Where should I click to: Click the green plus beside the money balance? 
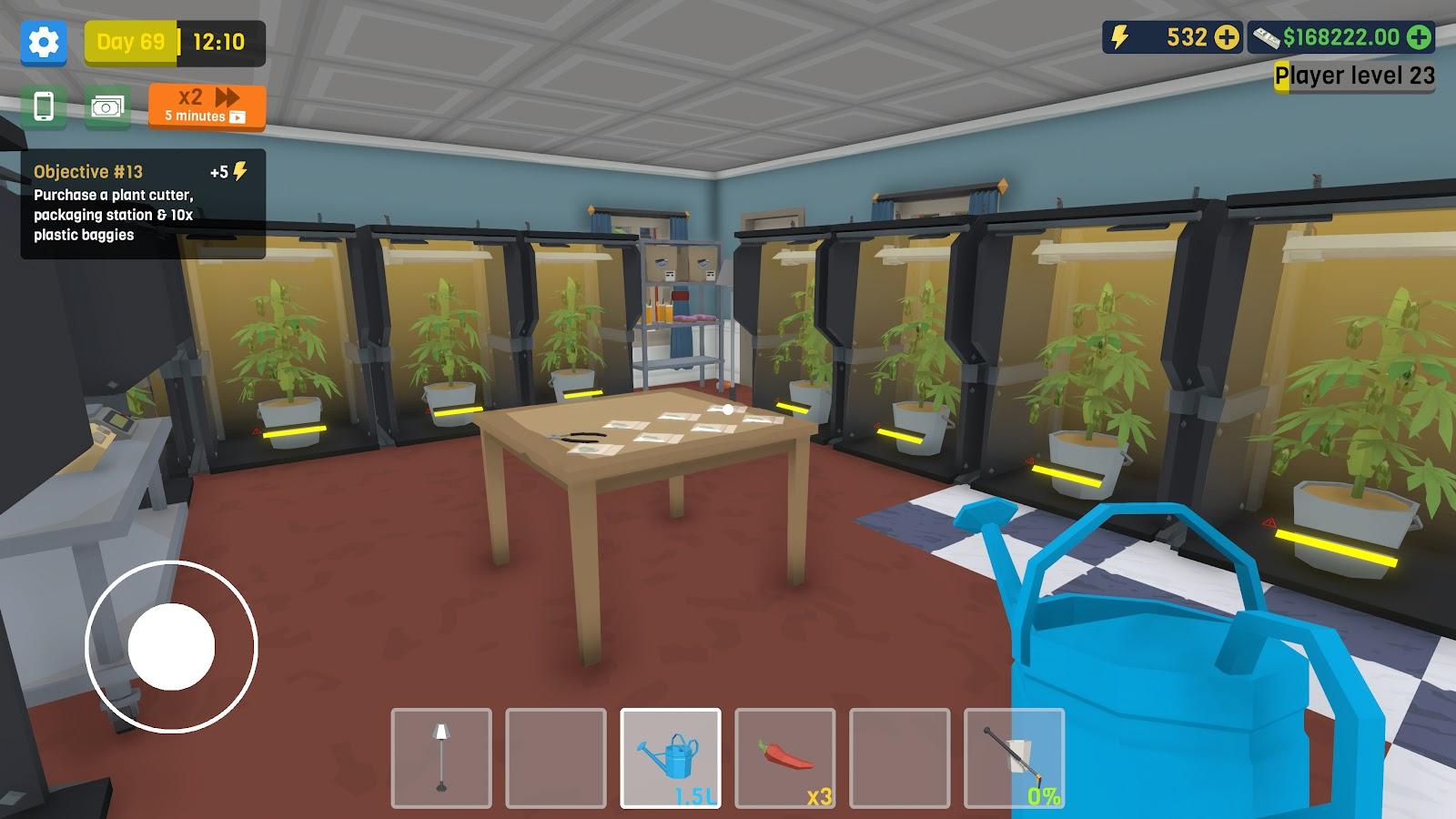(x=1416, y=38)
